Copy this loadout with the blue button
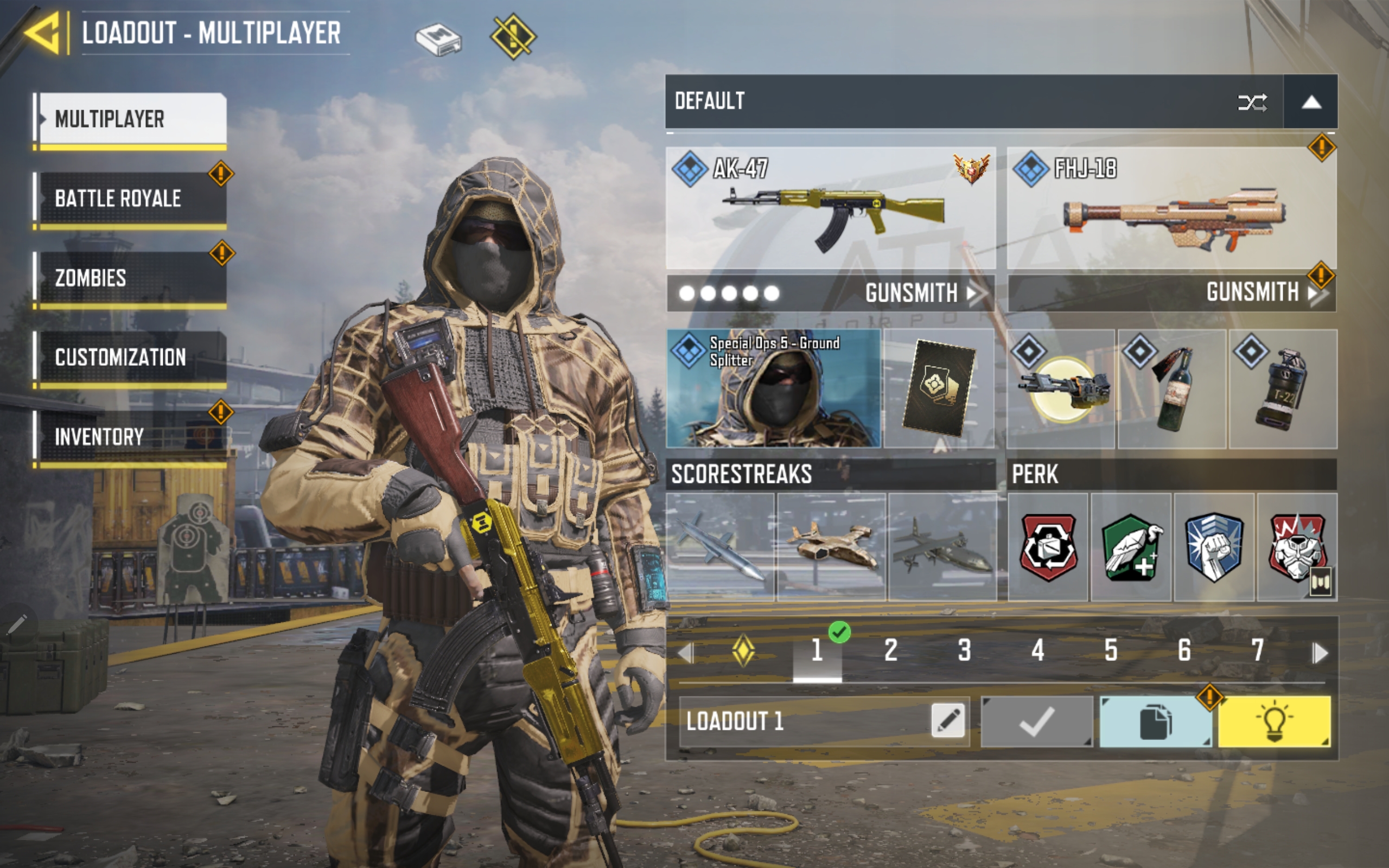This screenshot has width=1389, height=868. 1156,722
